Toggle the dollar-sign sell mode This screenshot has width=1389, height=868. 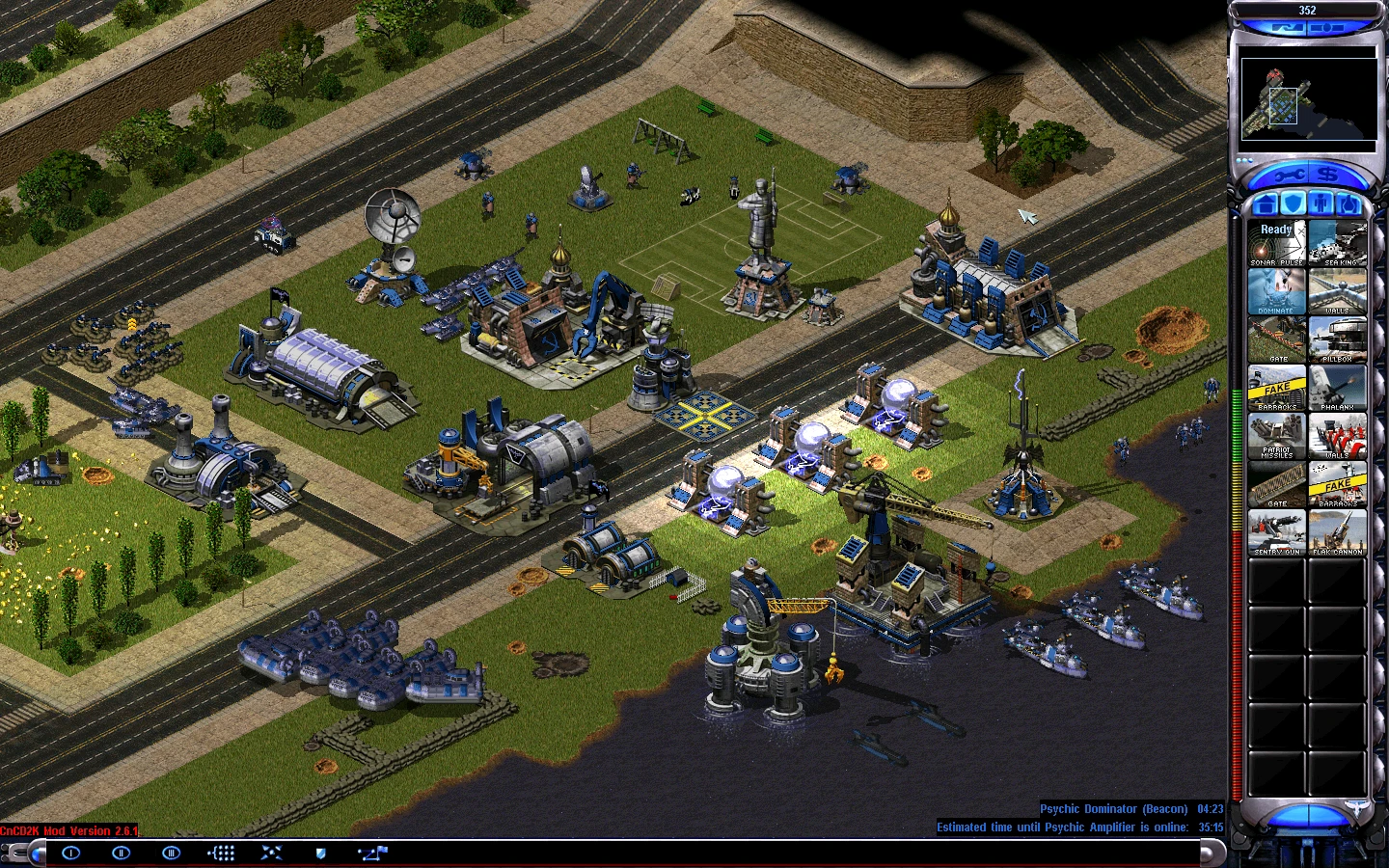[1330, 175]
